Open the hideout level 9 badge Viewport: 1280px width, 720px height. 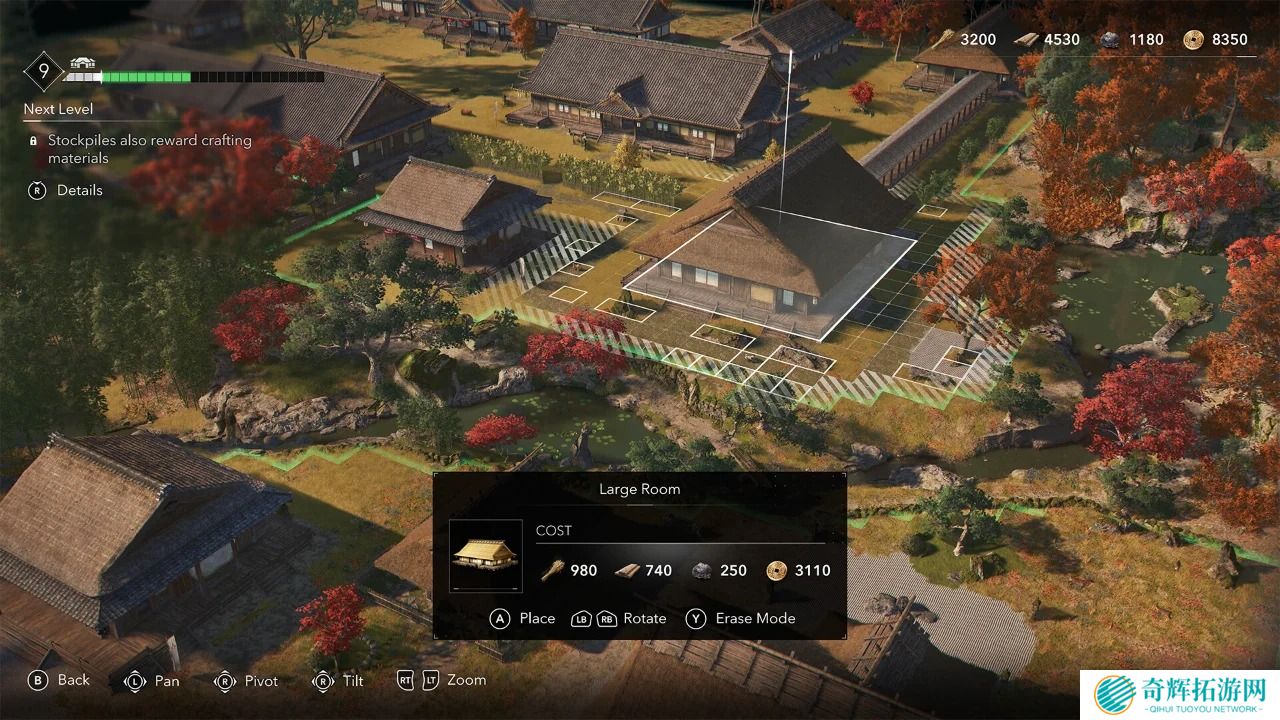coord(43,71)
